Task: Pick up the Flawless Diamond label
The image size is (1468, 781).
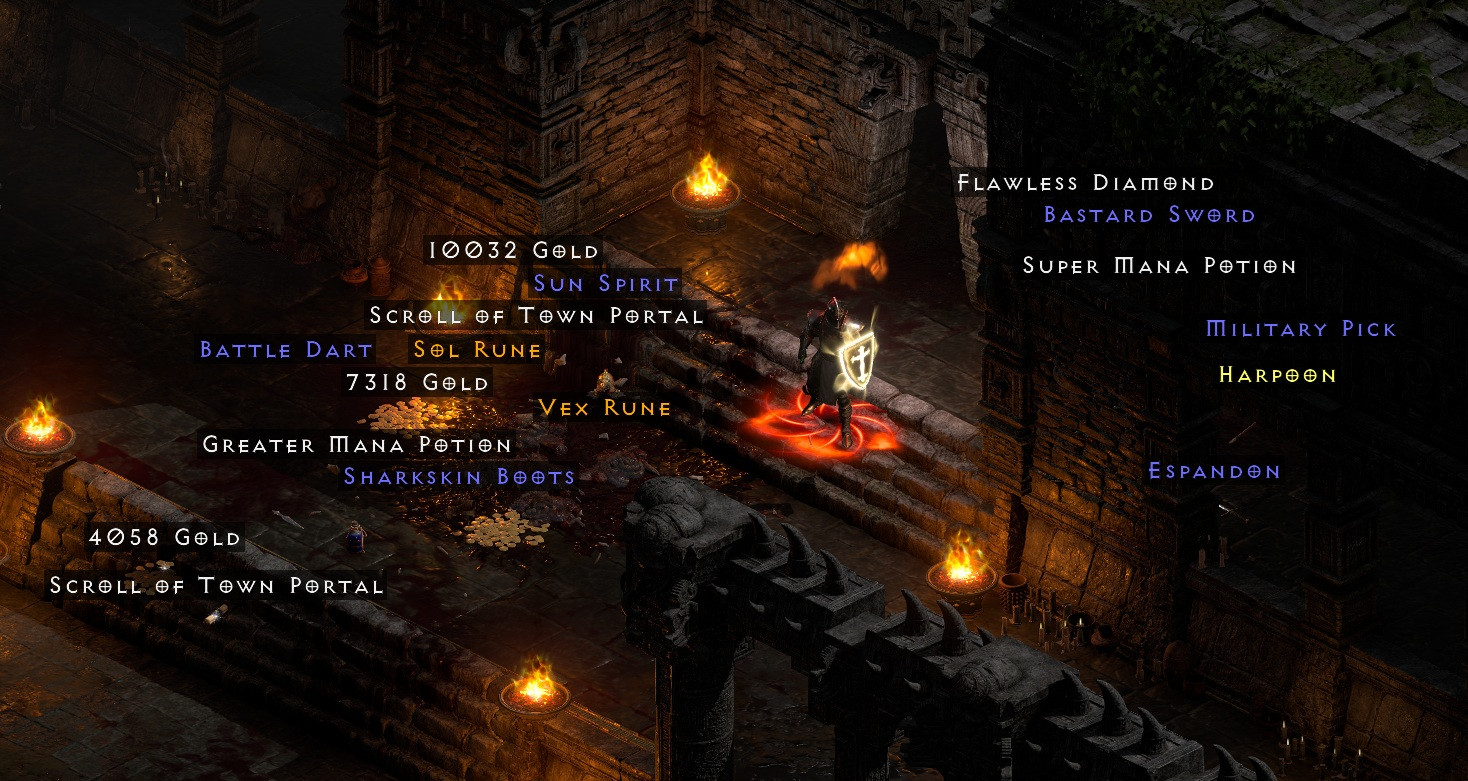Action: coord(1086,183)
